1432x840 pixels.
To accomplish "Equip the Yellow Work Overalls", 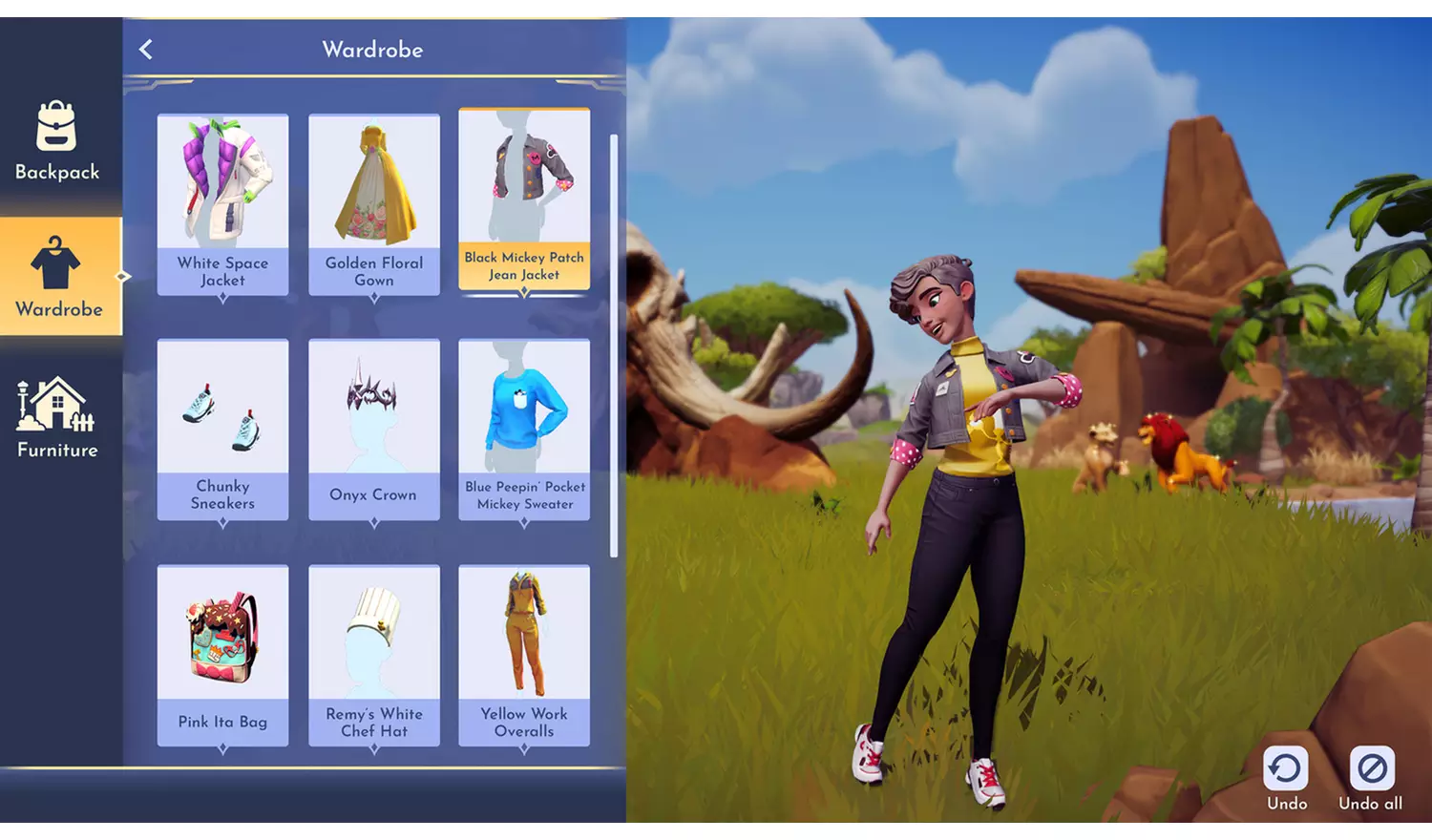I will point(524,655).
